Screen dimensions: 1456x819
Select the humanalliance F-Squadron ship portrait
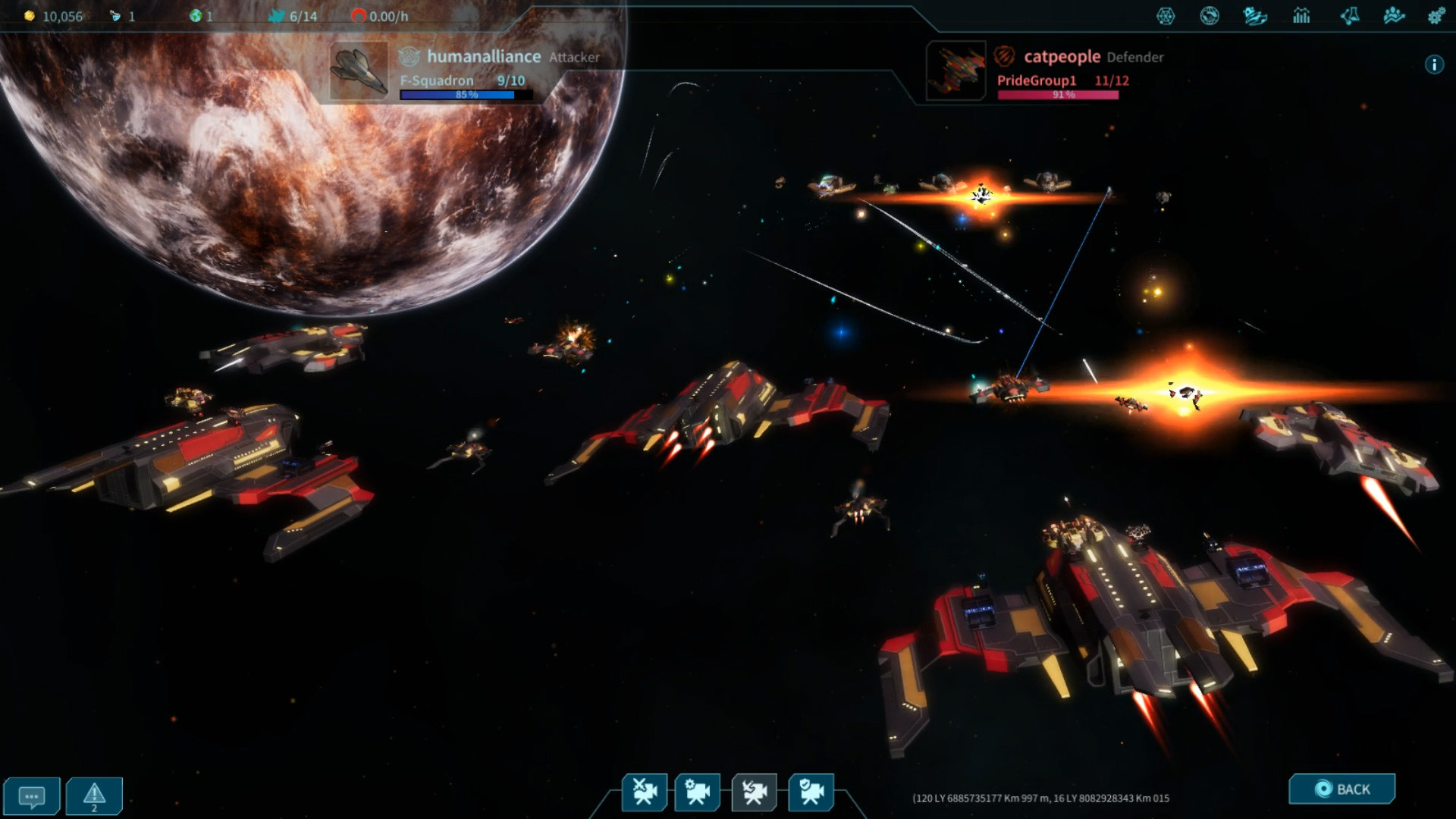point(359,71)
